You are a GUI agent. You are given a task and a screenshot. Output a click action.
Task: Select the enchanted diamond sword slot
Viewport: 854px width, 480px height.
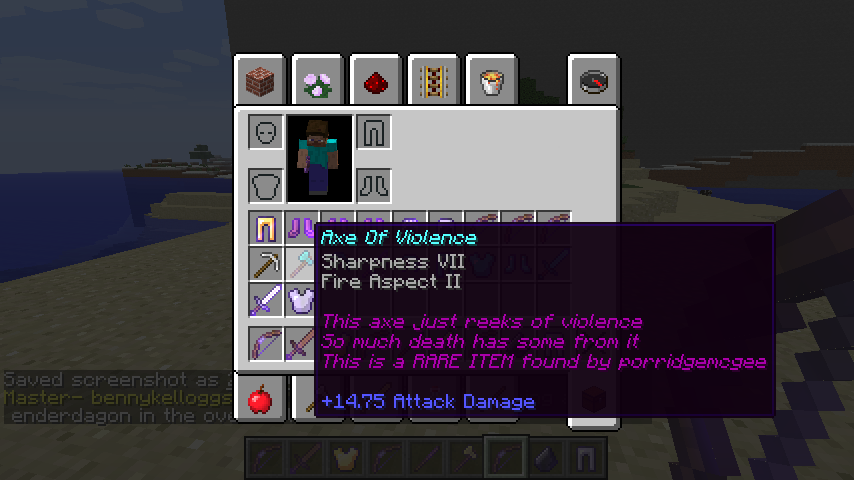[x=265, y=300]
